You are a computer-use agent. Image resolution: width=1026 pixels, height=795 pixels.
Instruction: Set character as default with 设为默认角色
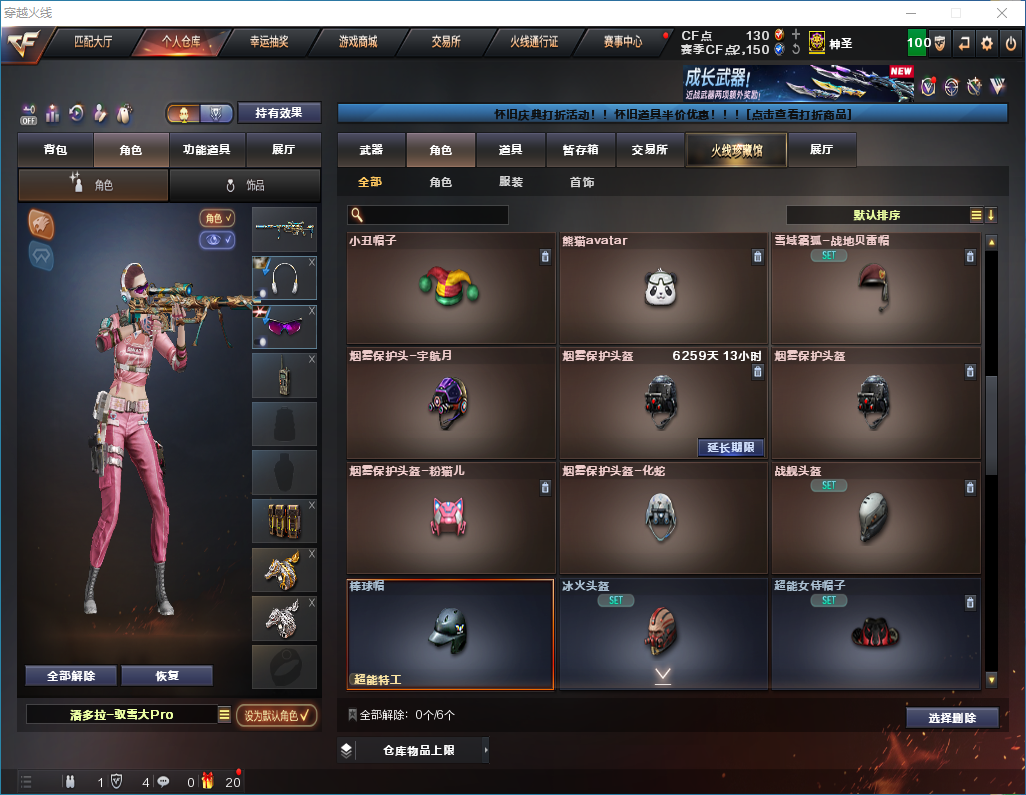point(277,715)
